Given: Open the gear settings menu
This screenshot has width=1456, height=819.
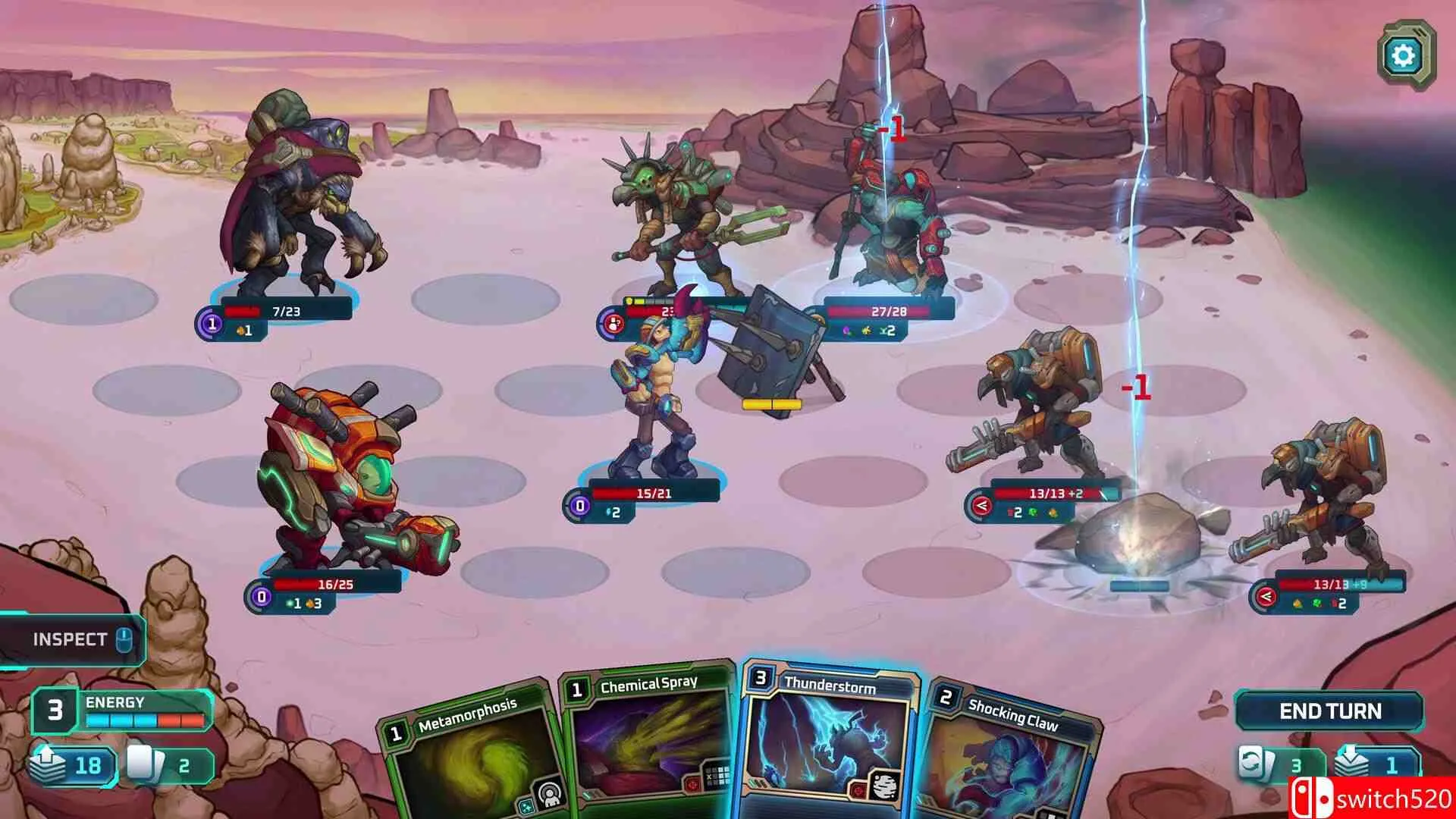Looking at the screenshot, I should (1403, 55).
